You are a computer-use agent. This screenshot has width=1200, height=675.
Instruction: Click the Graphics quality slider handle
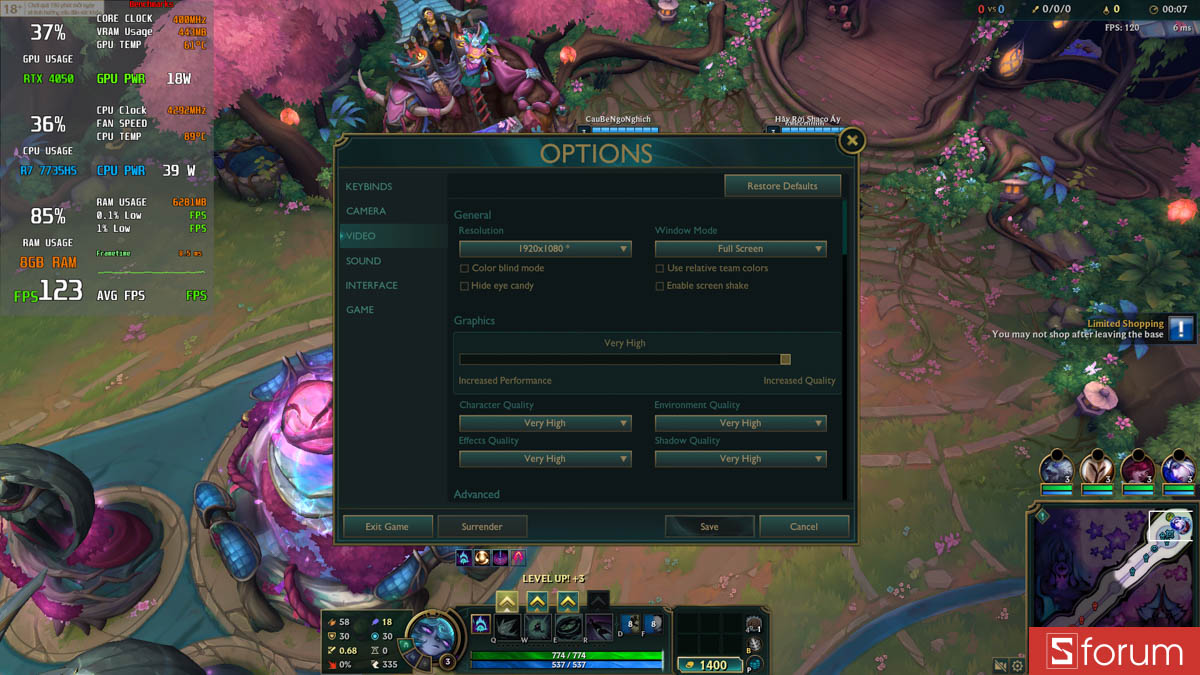click(x=785, y=360)
